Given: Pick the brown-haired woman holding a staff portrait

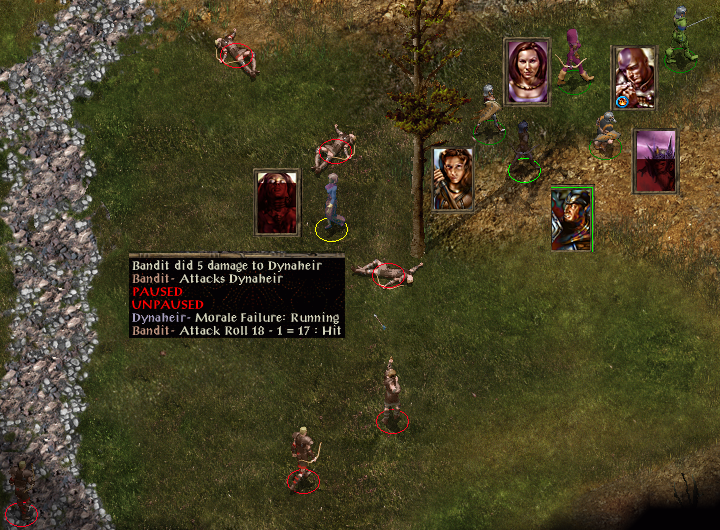Looking at the screenshot, I should [x=453, y=180].
